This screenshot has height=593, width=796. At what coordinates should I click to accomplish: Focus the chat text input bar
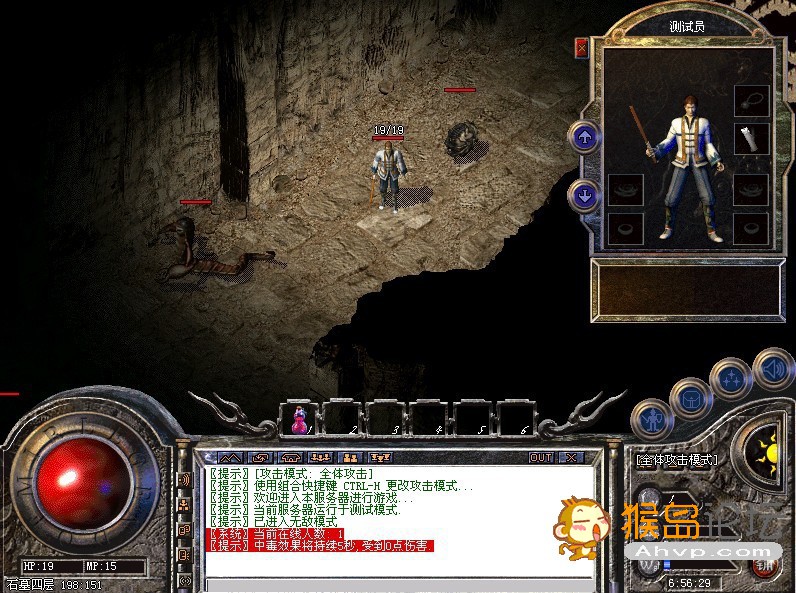[x=400, y=584]
